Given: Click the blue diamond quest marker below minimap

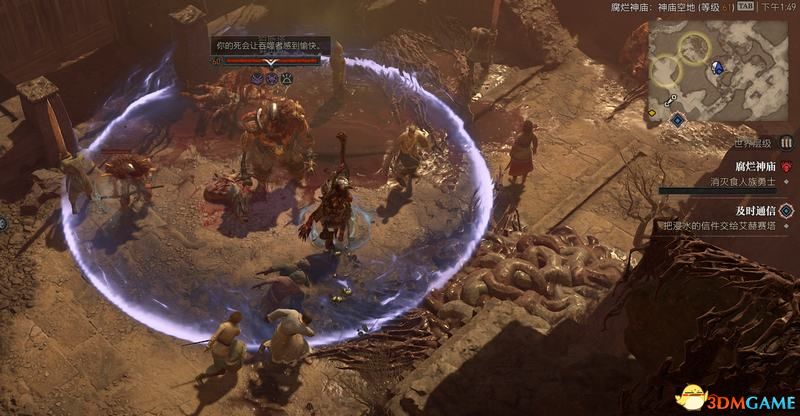Looking at the screenshot, I should point(677,120).
